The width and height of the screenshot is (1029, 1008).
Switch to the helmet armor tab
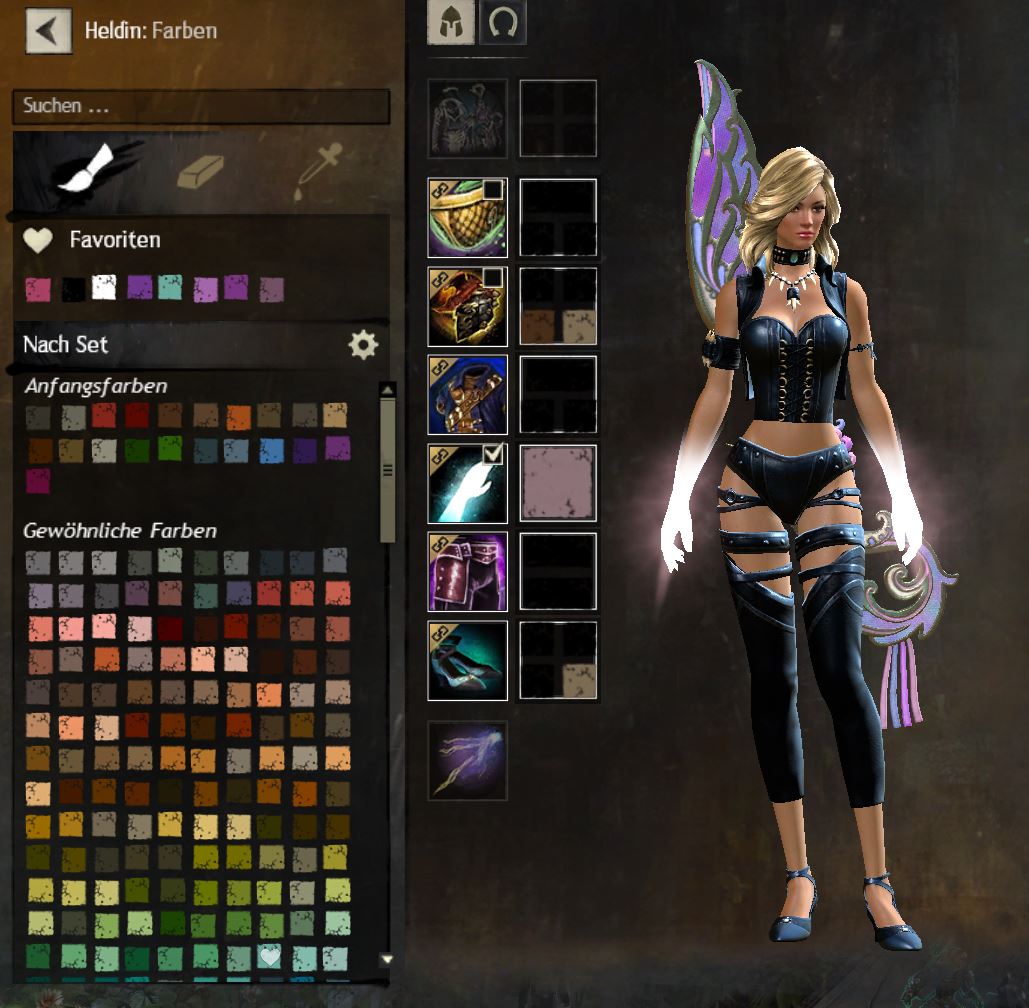[x=451, y=22]
